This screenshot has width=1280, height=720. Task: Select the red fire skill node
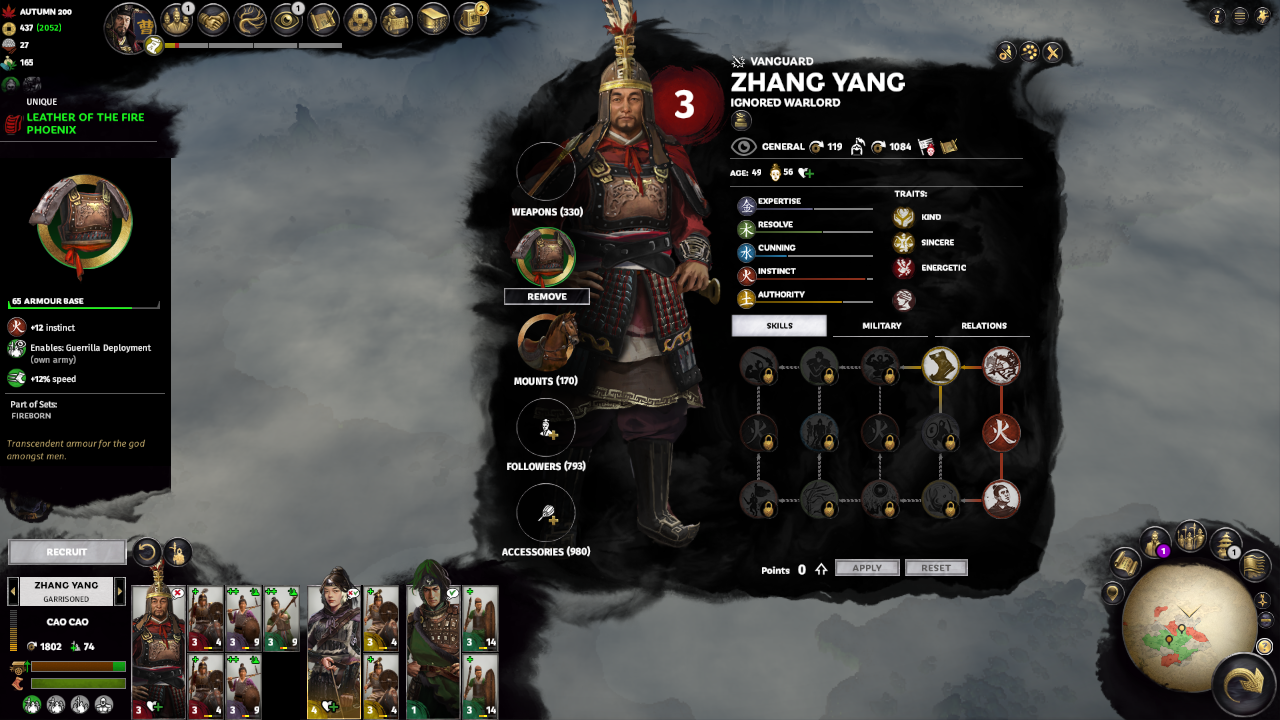click(x=1001, y=433)
